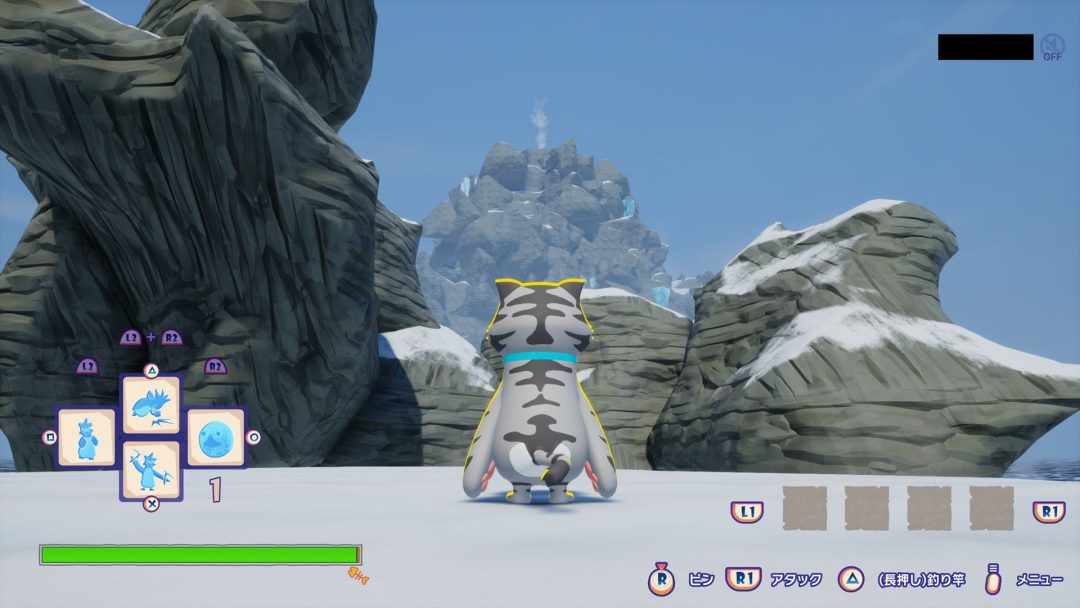Choose the standing bear creature slot
The image size is (1080, 608).
pos(86,437)
